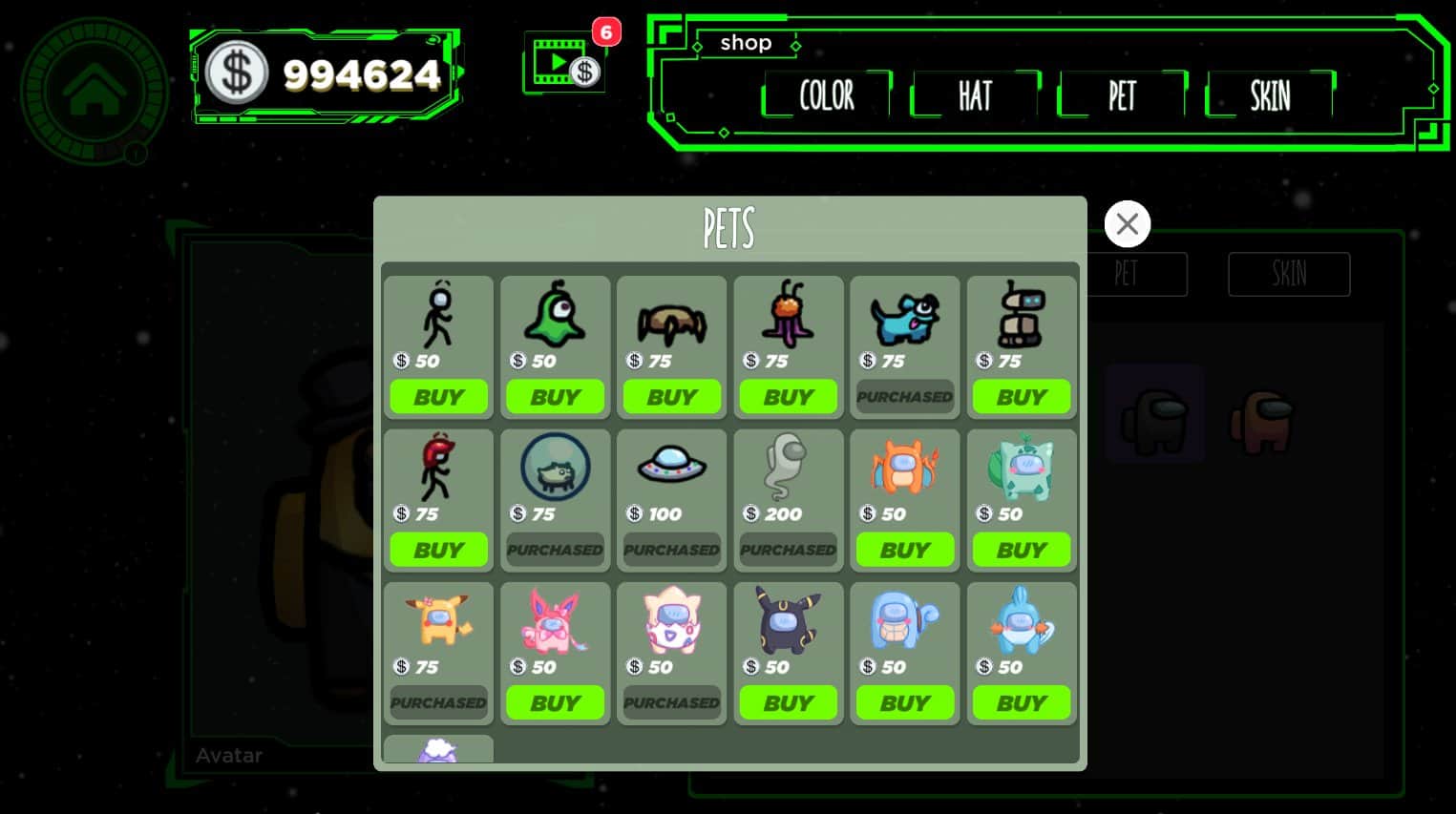Buy the purple tentacle squid pet

(789, 397)
